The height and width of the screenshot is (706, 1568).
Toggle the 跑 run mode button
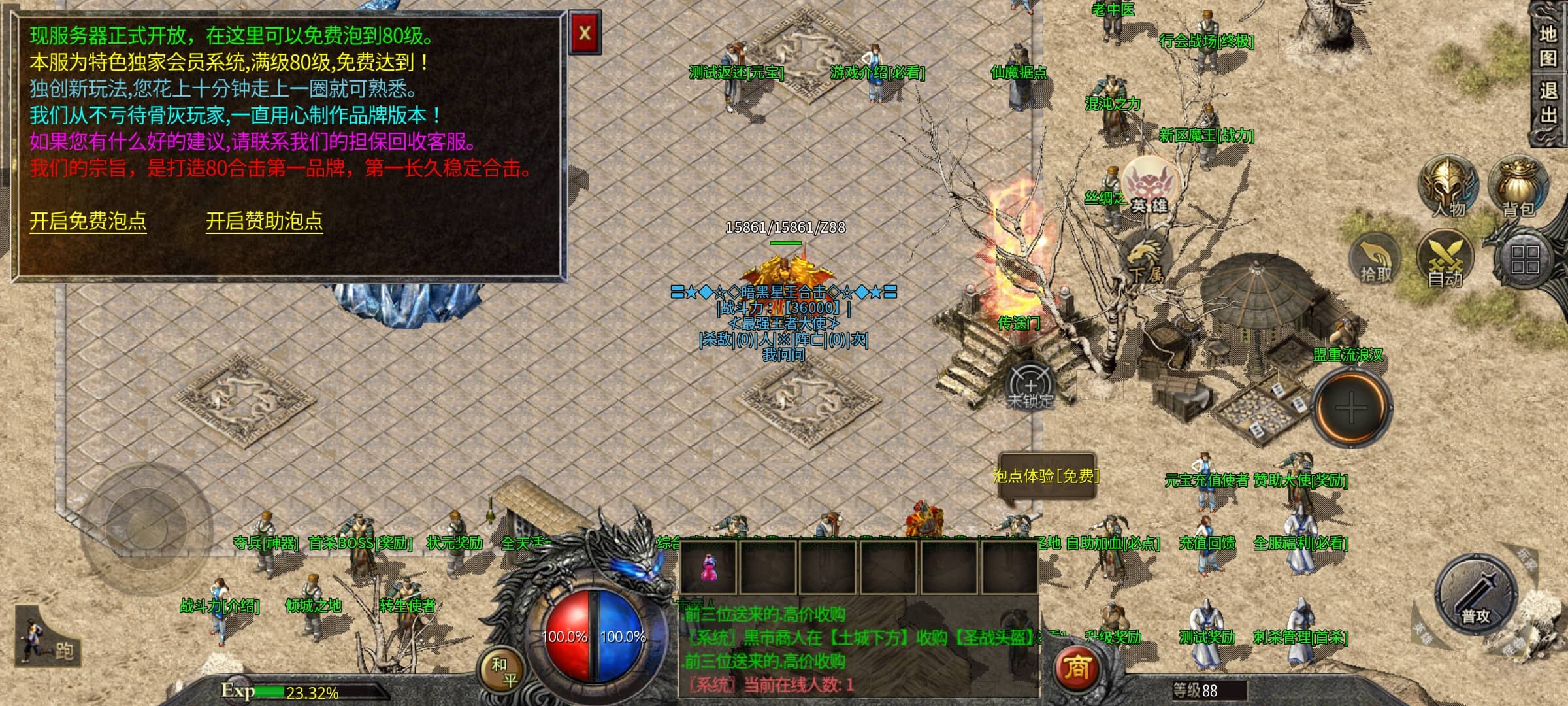pyautogui.click(x=47, y=638)
